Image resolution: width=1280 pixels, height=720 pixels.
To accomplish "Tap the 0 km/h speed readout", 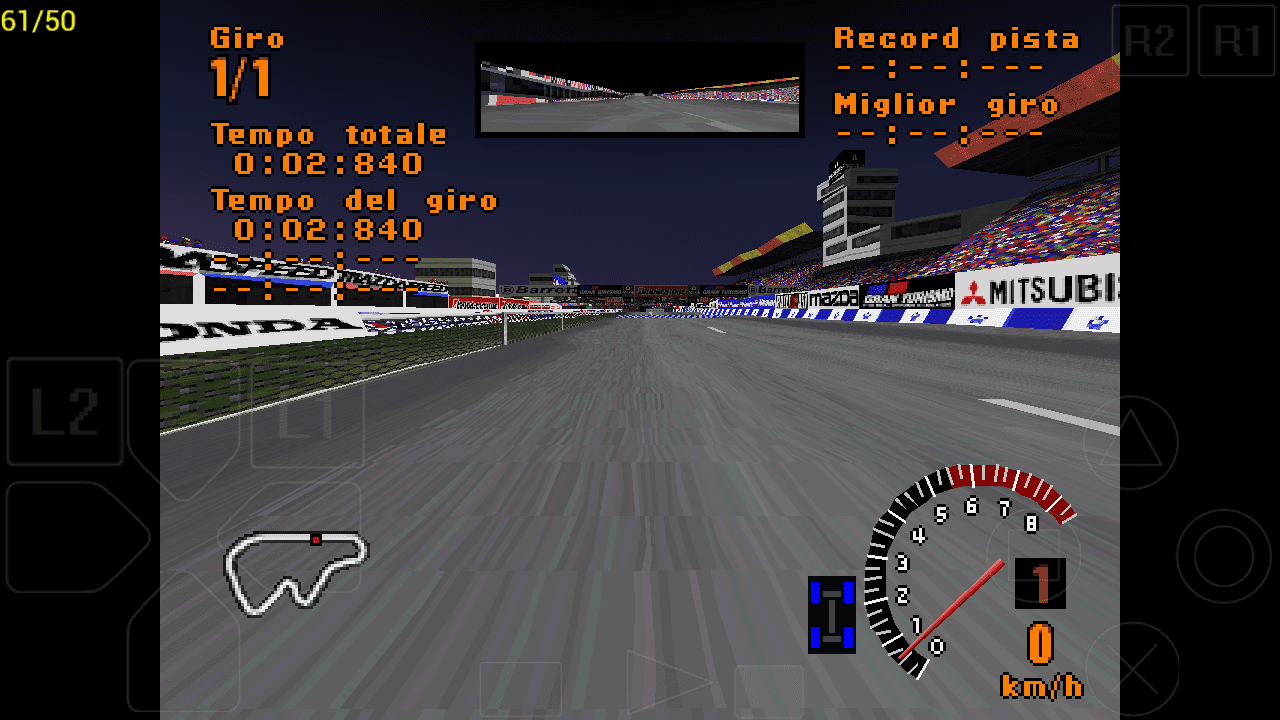I will [x=1043, y=646].
